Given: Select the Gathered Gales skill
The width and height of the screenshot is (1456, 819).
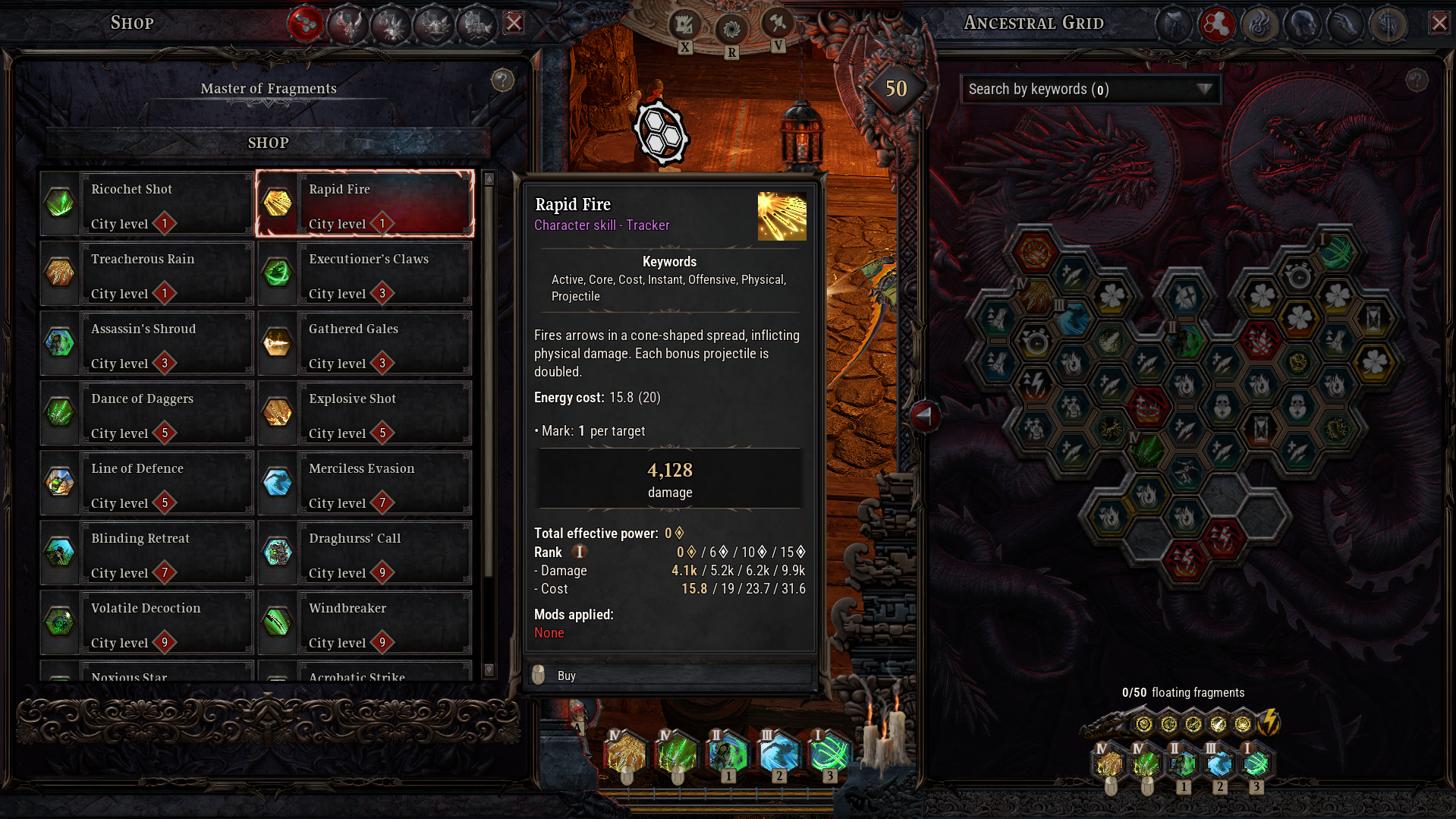Looking at the screenshot, I should click(365, 344).
